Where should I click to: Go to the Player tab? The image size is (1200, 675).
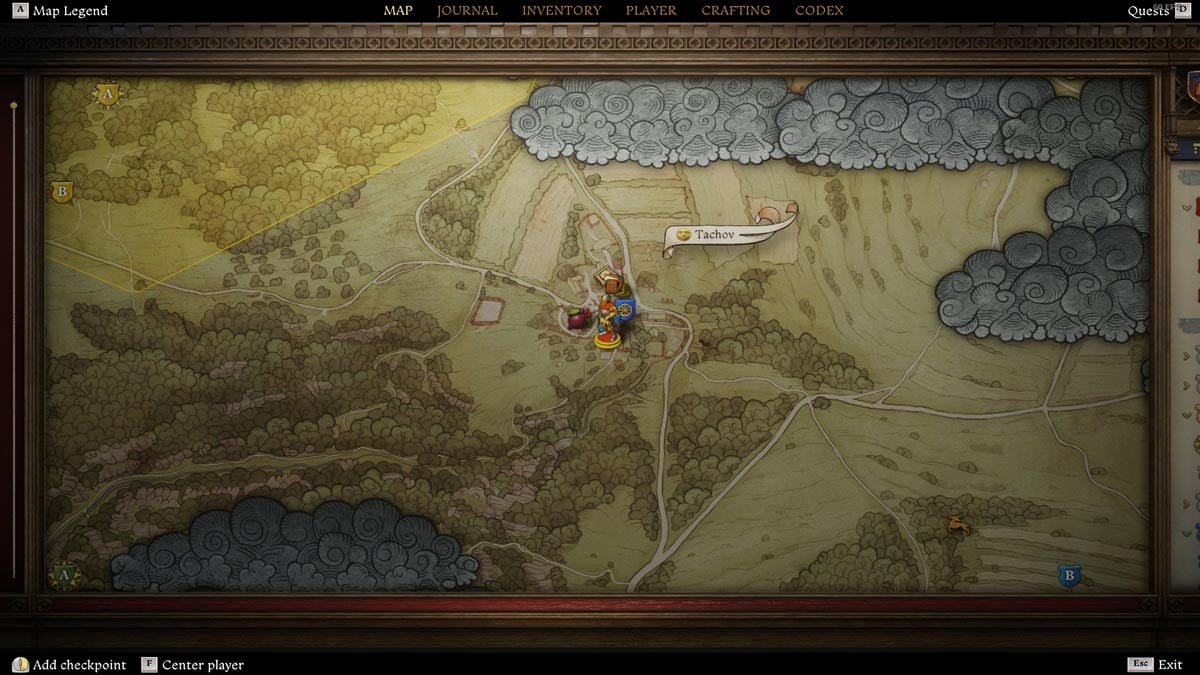(x=651, y=11)
